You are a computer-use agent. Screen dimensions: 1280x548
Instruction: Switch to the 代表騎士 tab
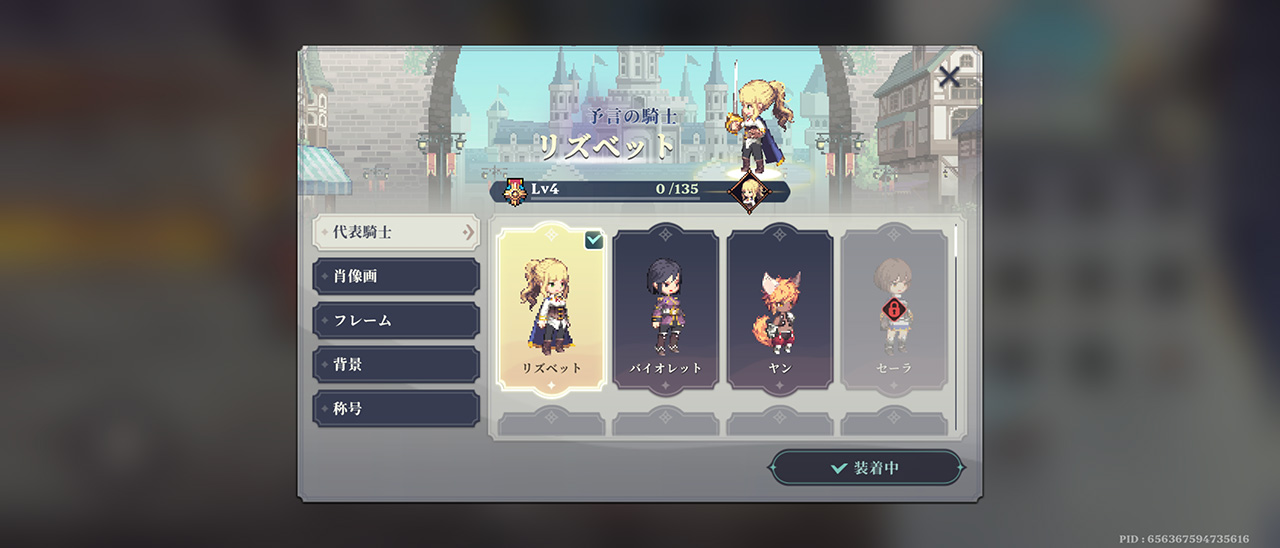tap(395, 232)
